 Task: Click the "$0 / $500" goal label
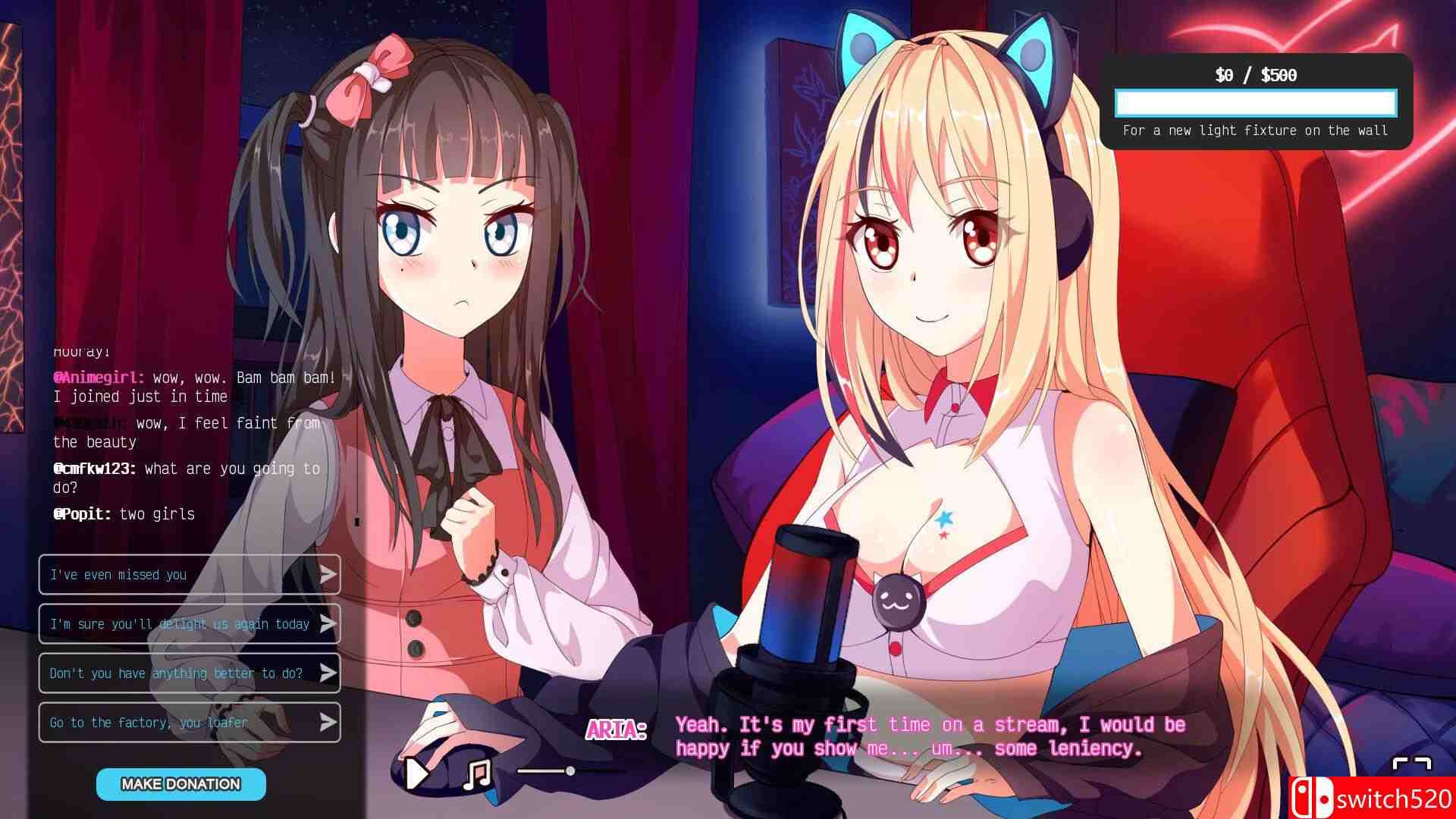(1254, 75)
